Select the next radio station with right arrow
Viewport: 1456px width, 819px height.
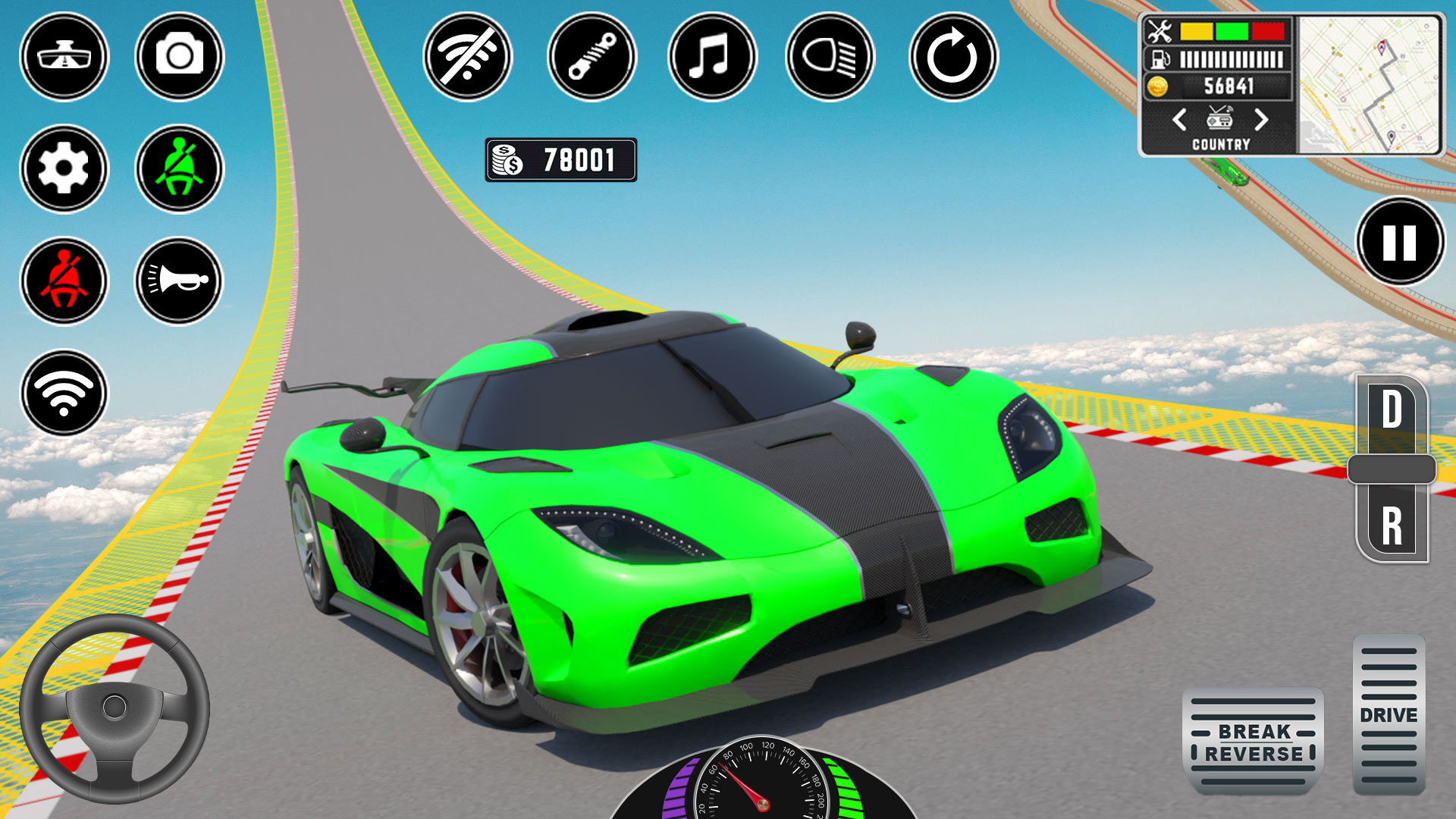[x=1261, y=118]
